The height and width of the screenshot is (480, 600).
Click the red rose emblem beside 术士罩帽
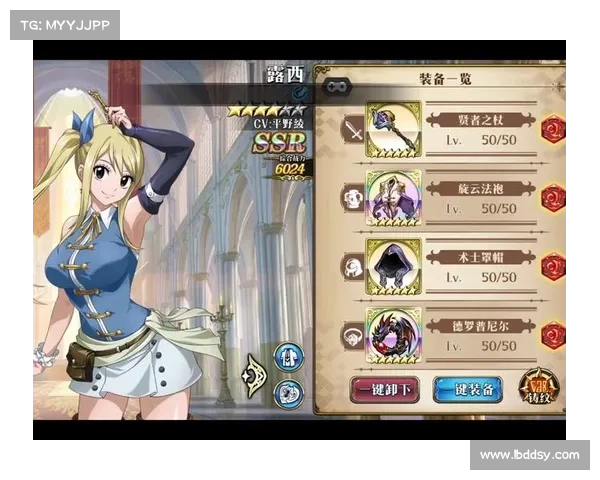[x=553, y=266]
